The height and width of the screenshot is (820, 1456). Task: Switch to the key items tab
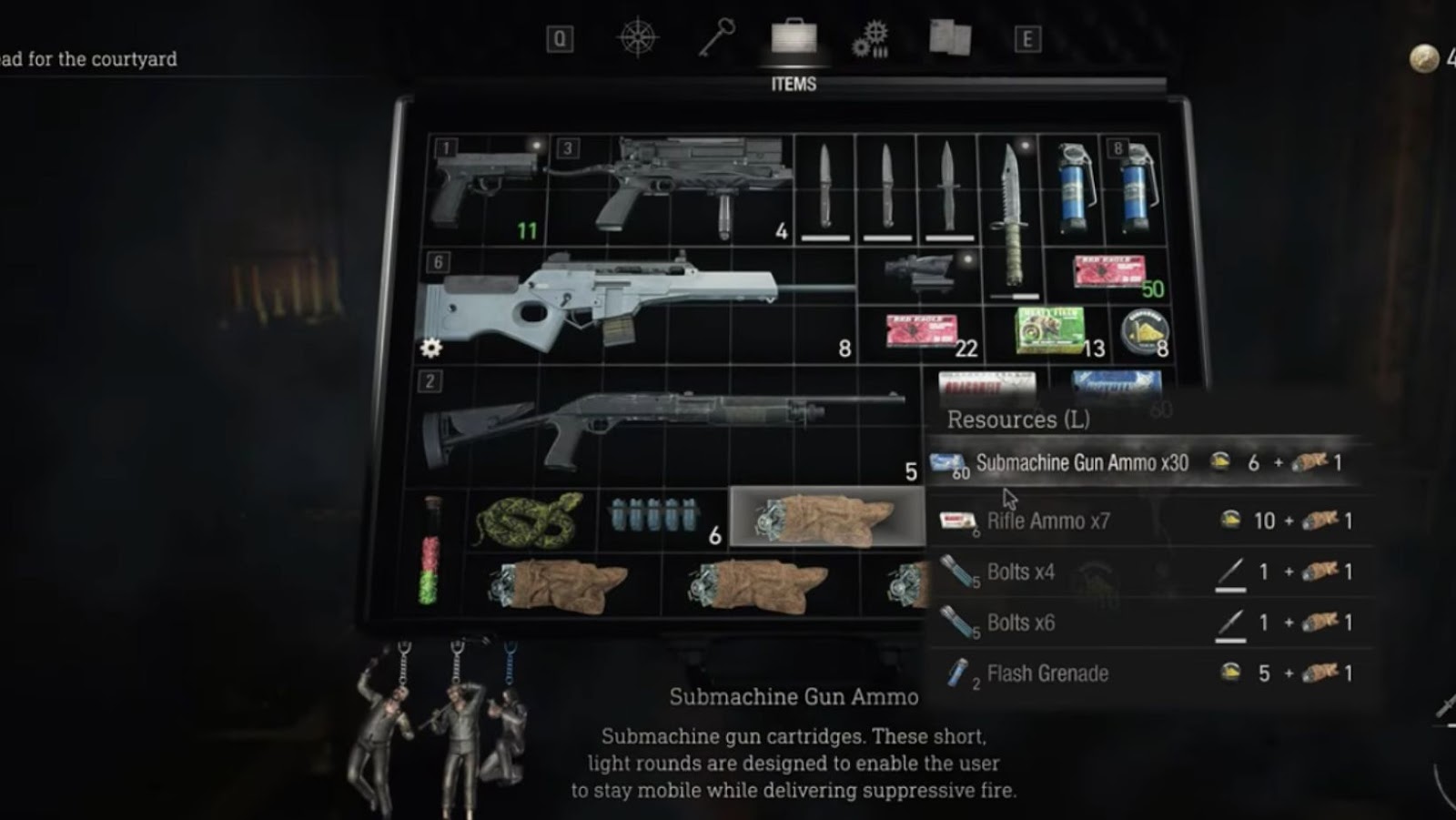click(x=717, y=38)
